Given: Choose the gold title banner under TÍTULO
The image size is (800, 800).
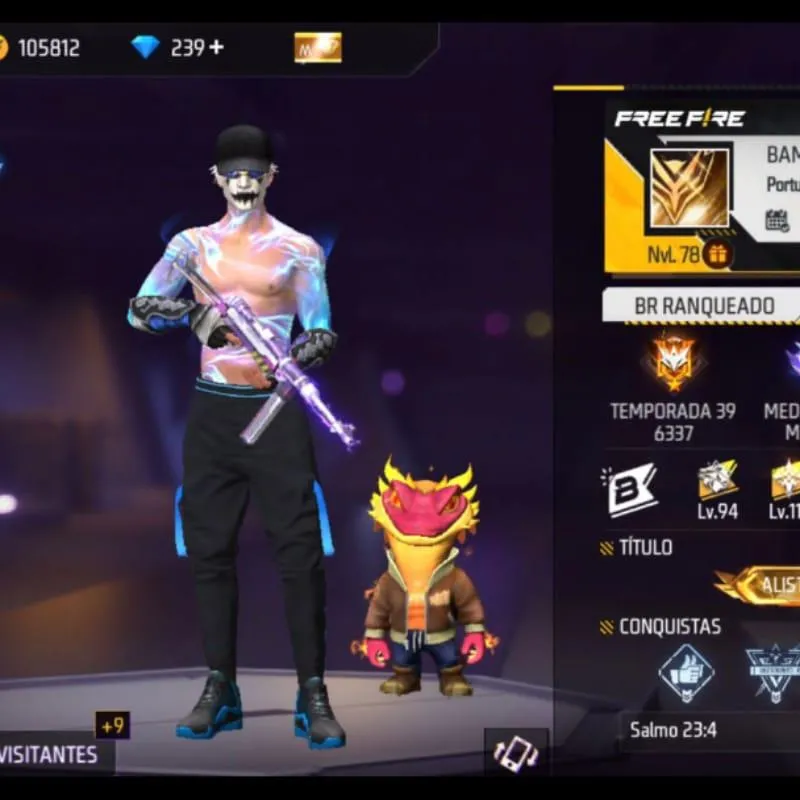Looking at the screenshot, I should pyautogui.click(x=760, y=586).
